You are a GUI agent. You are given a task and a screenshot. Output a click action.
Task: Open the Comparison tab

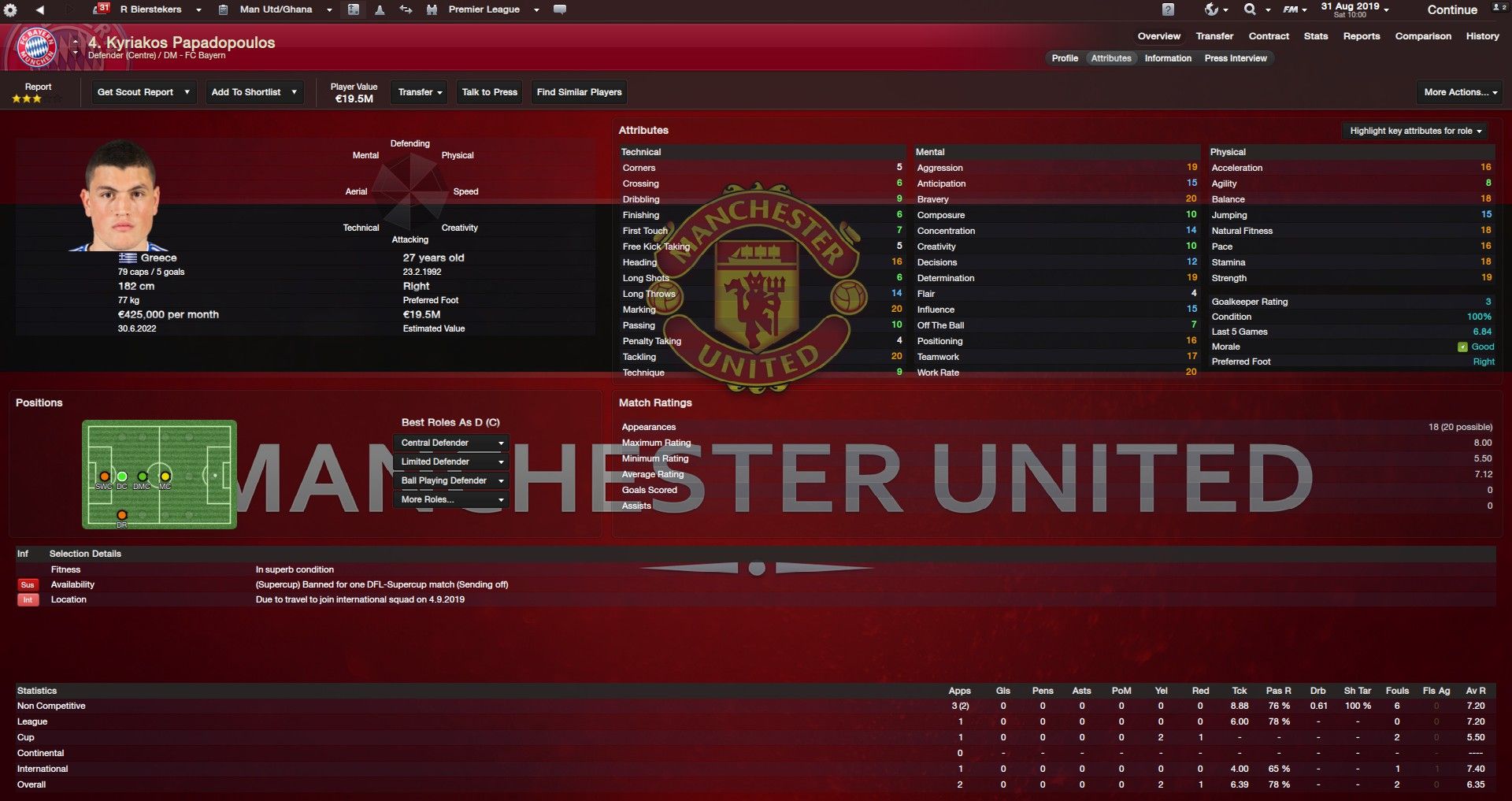[x=1423, y=36]
